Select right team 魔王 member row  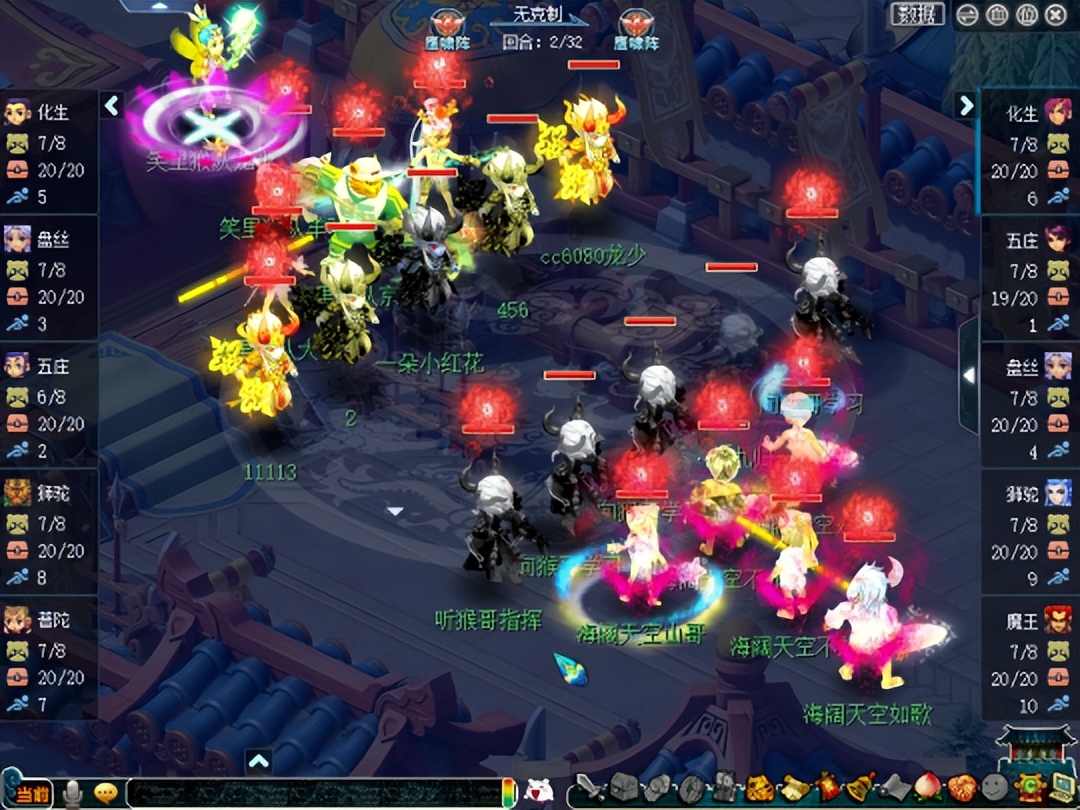point(1030,659)
